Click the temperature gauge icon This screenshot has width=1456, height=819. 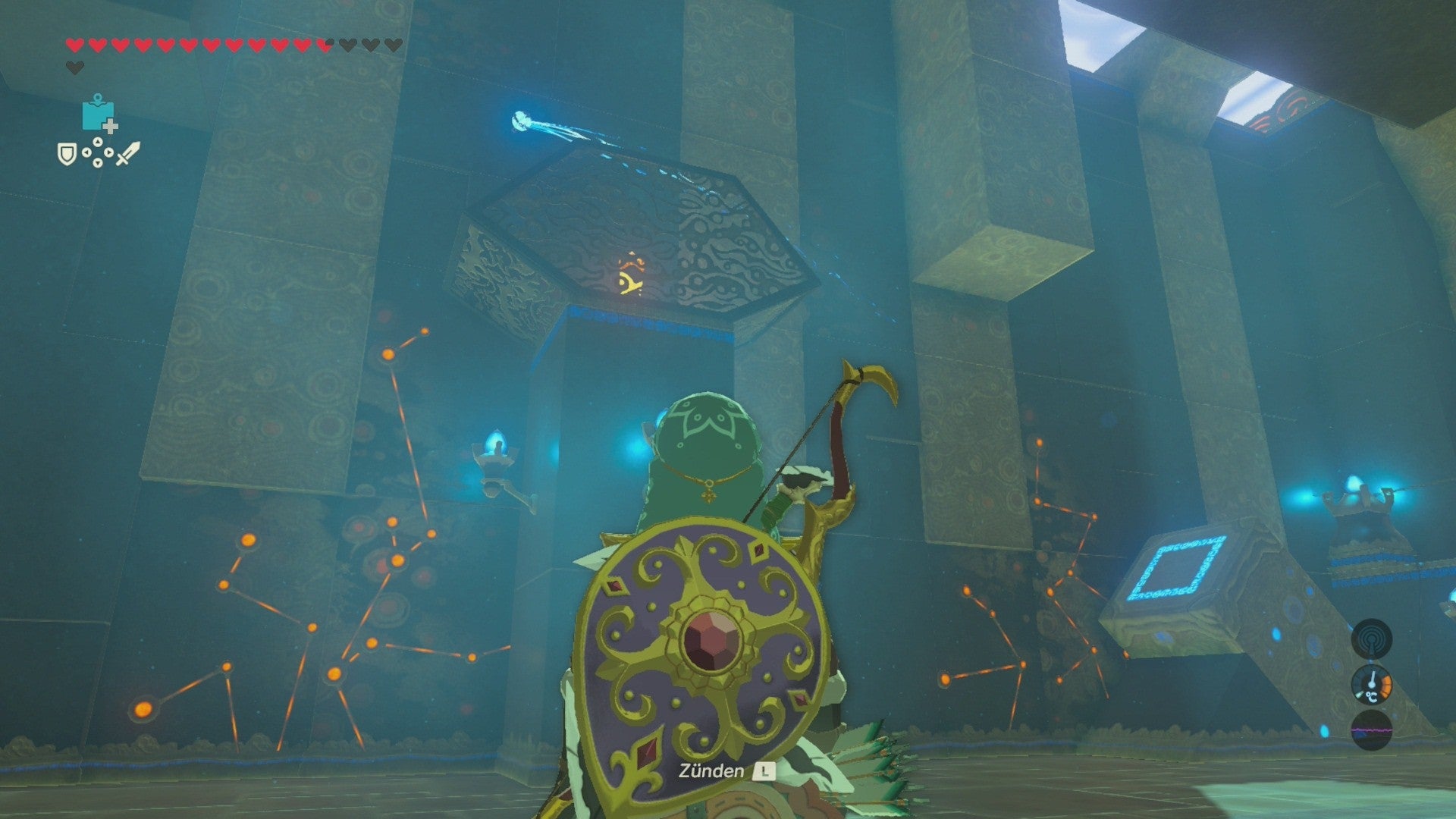(1371, 686)
